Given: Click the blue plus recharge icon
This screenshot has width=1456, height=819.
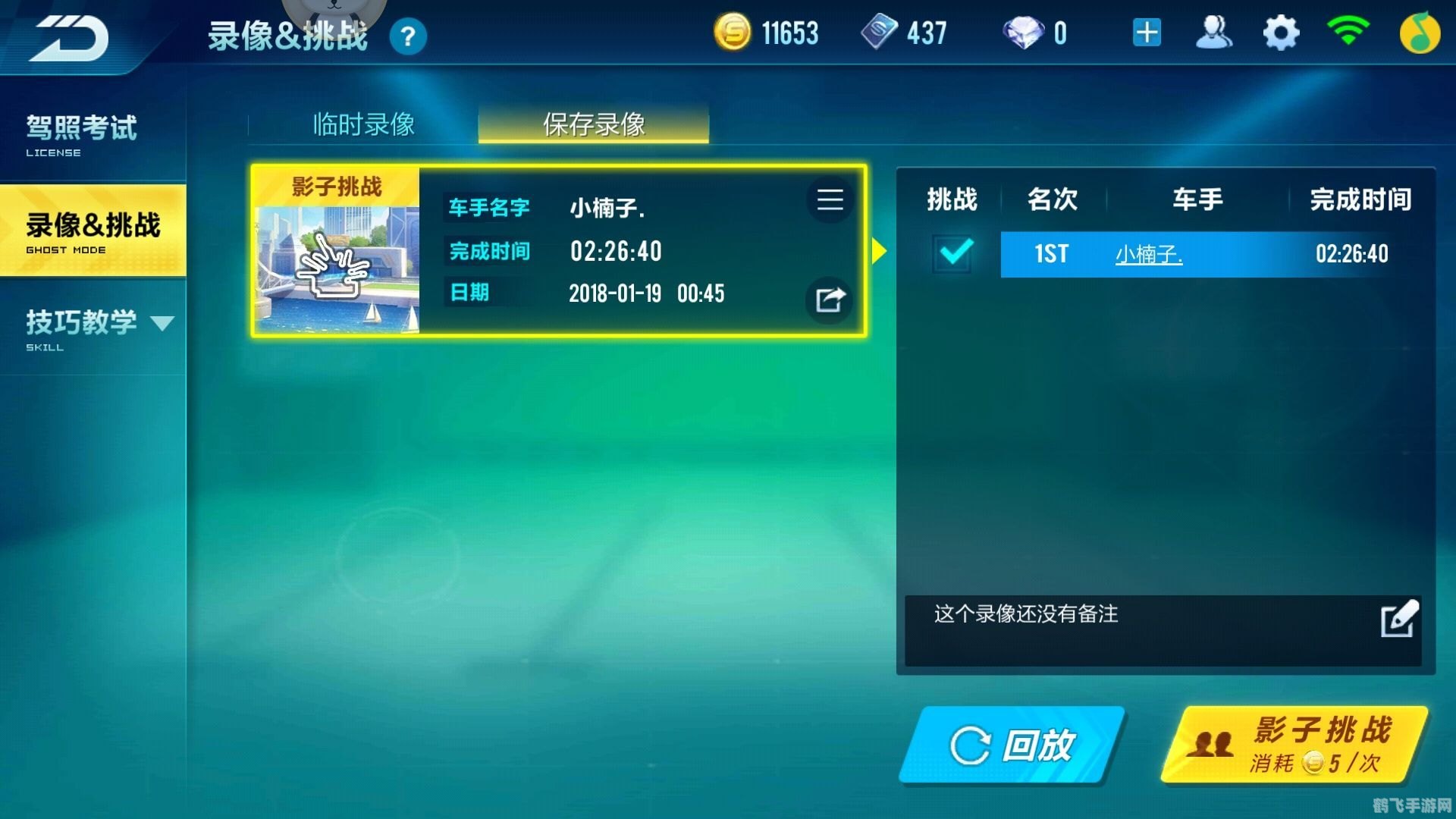Looking at the screenshot, I should pyautogui.click(x=1147, y=32).
